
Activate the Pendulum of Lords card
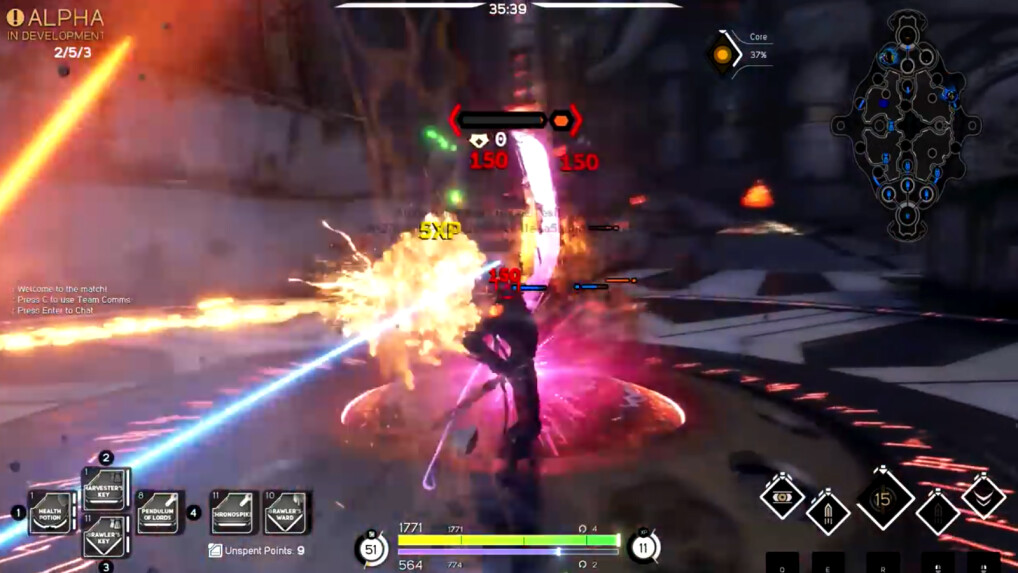pos(159,512)
